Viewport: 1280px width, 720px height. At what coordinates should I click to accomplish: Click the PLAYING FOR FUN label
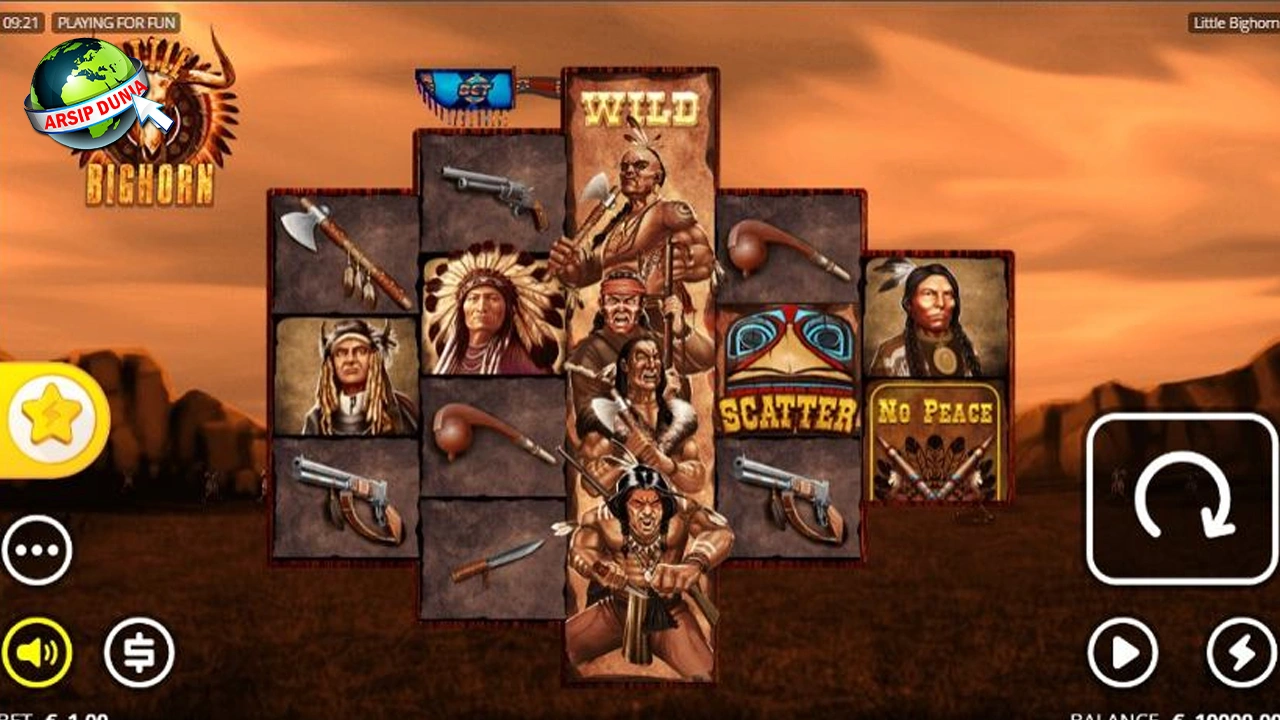click(119, 21)
